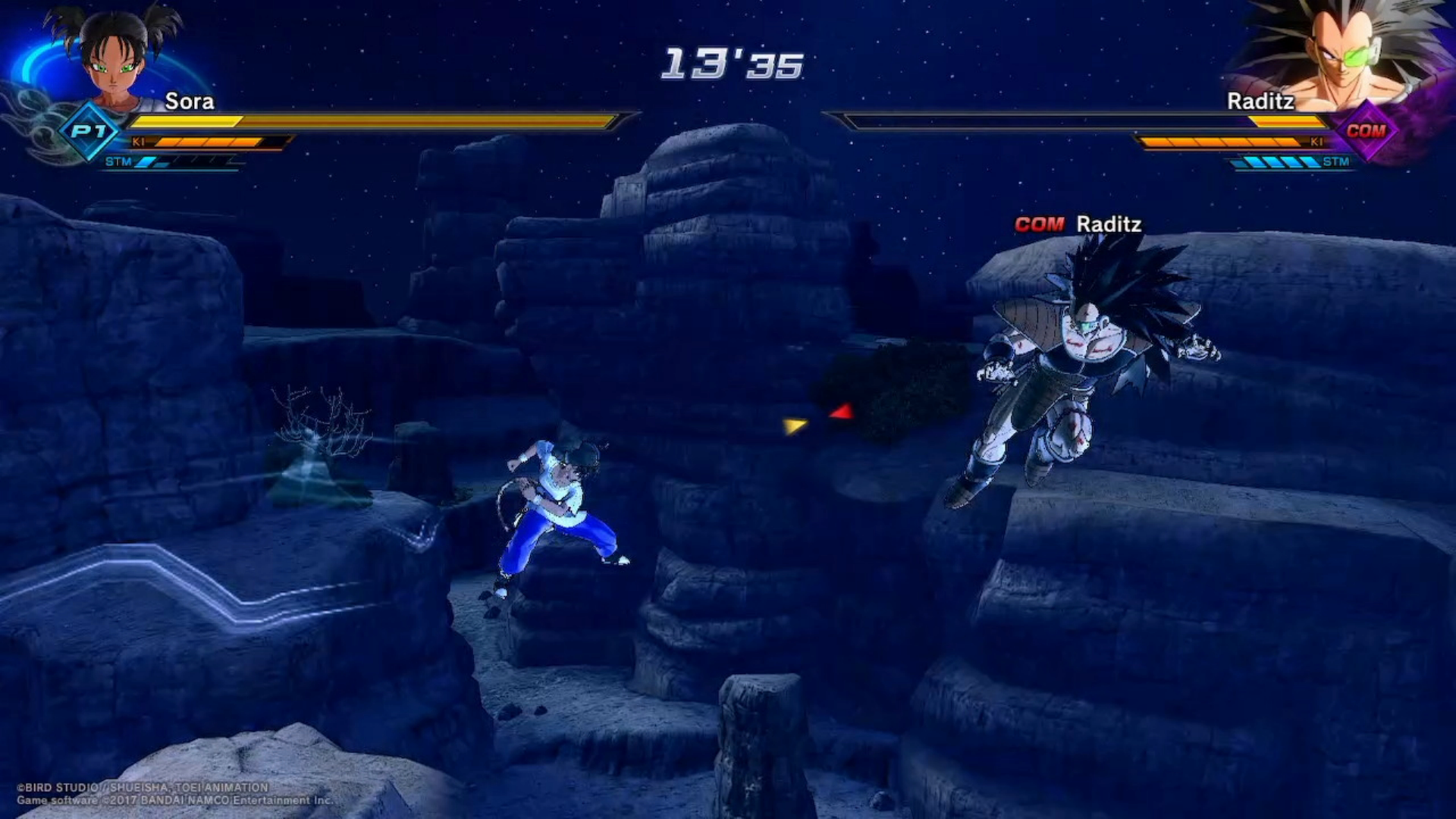Click the blue P1 player badge
Image resolution: width=1456 pixels, height=819 pixels.
89,131
